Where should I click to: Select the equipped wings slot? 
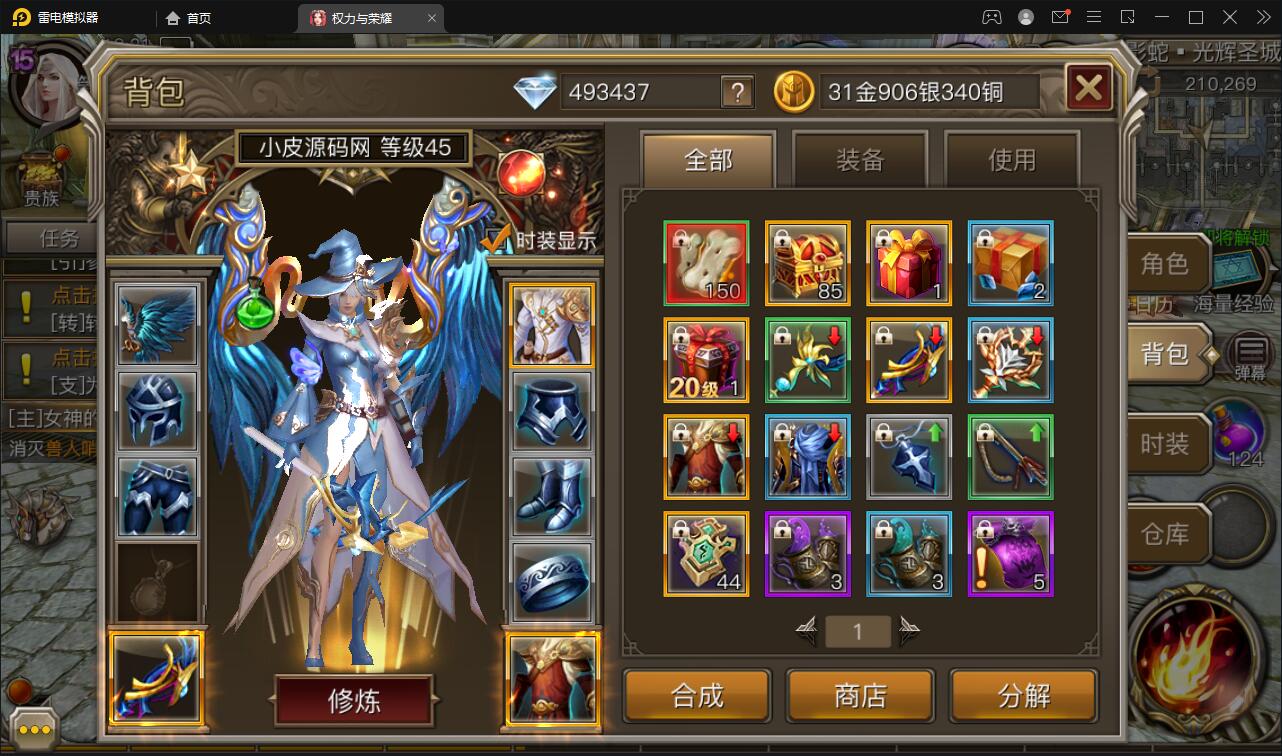click(x=156, y=324)
